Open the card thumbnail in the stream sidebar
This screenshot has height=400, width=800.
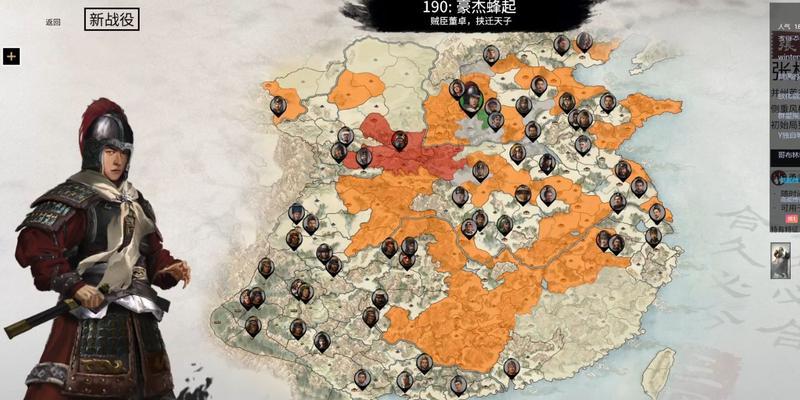[x=780, y=259]
